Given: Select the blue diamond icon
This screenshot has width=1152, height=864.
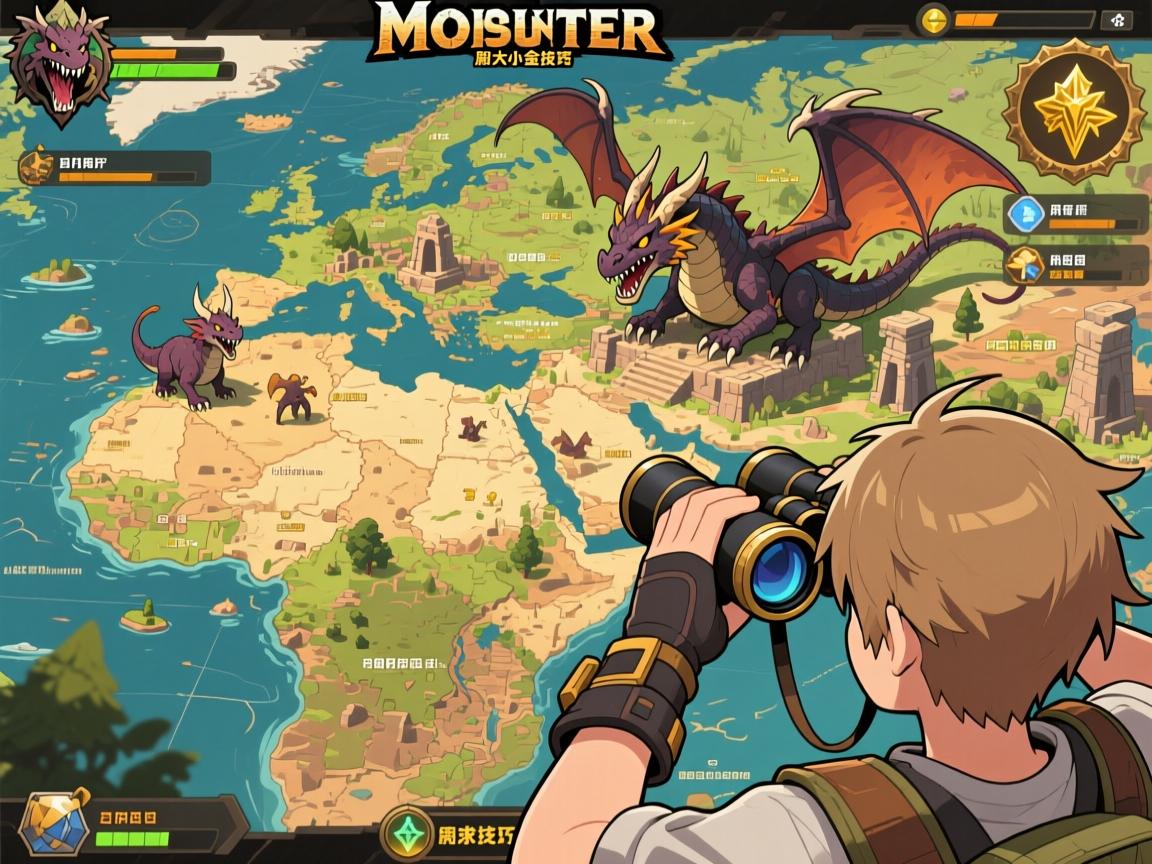Looking at the screenshot, I should point(1025,213).
